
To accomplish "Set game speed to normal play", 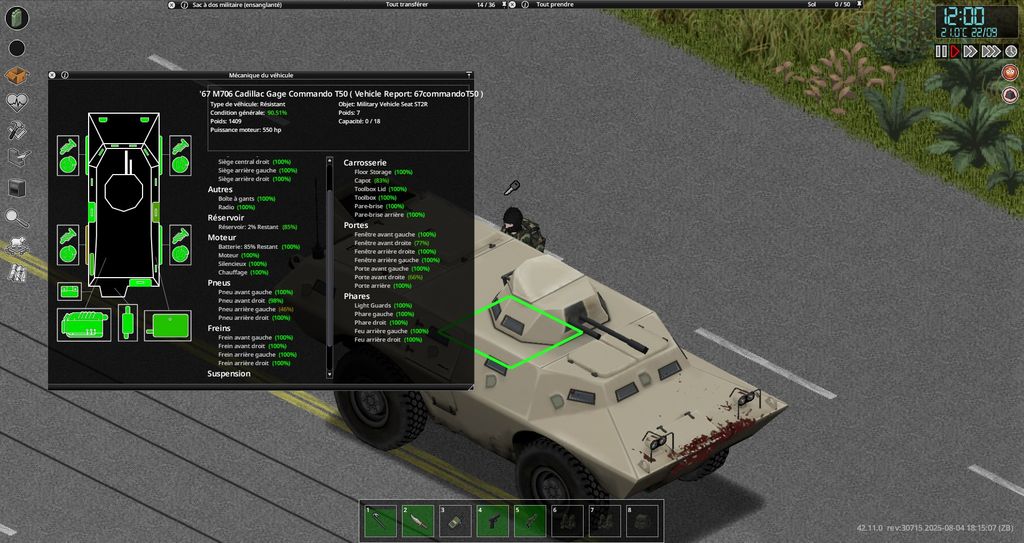I will coord(954,51).
